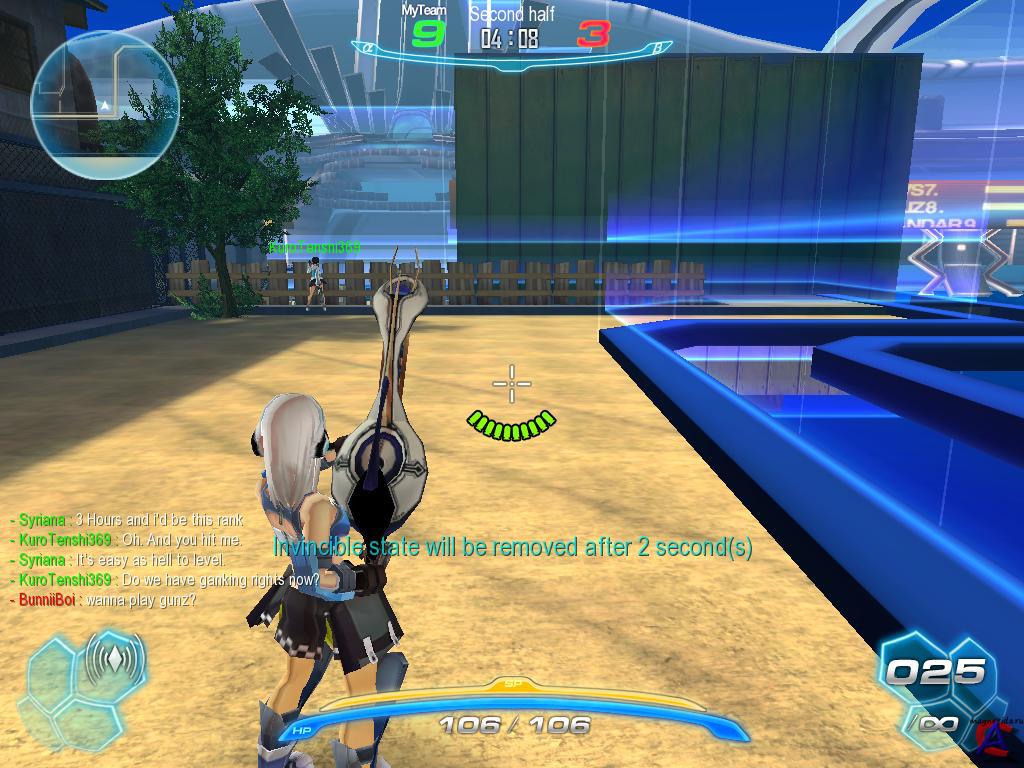Select BunniiBoi's "wanna play gunz?" chat message
Screen dimensions: 1024x768
(103, 600)
